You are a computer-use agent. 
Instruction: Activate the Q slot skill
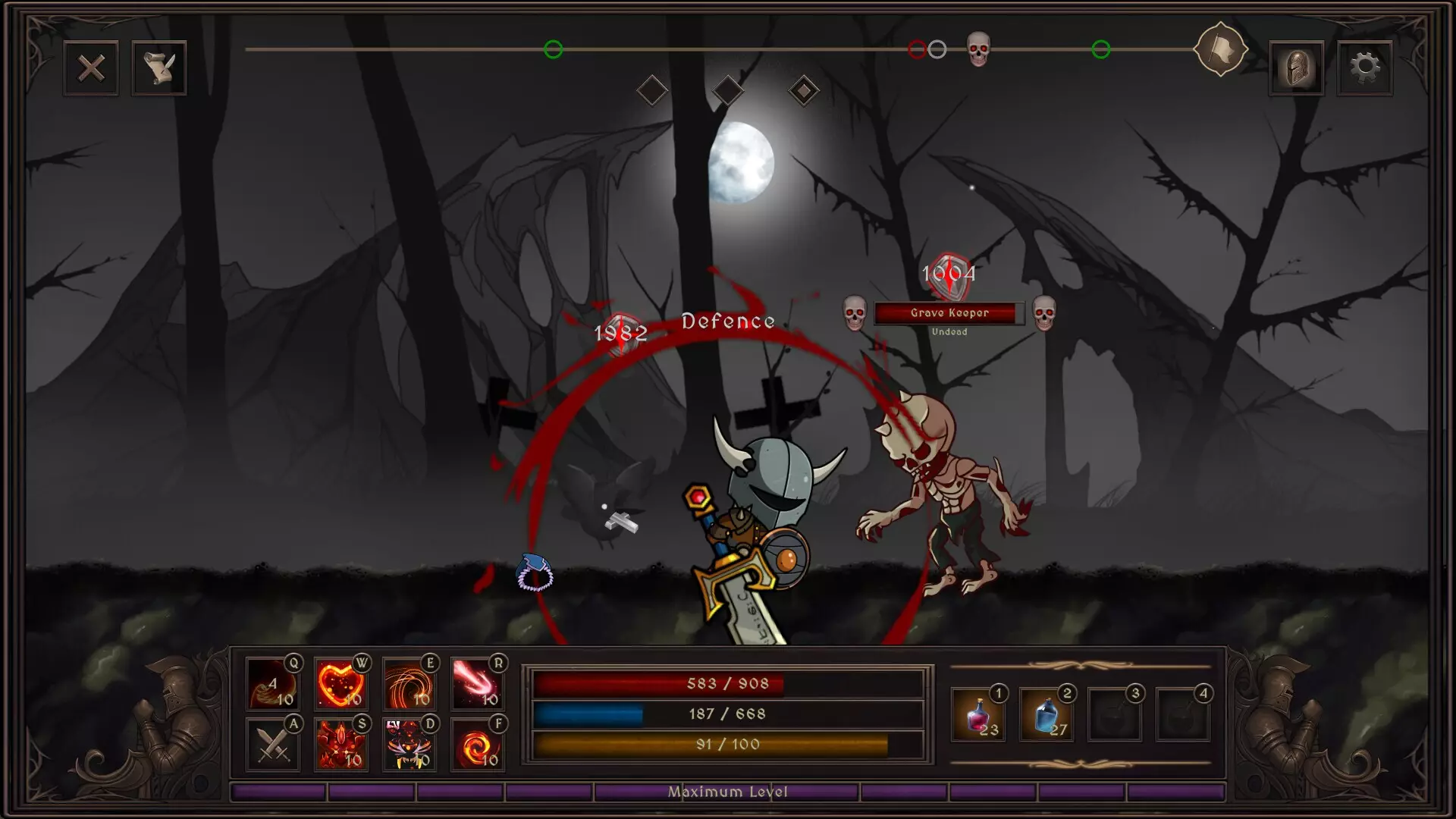coord(272,684)
